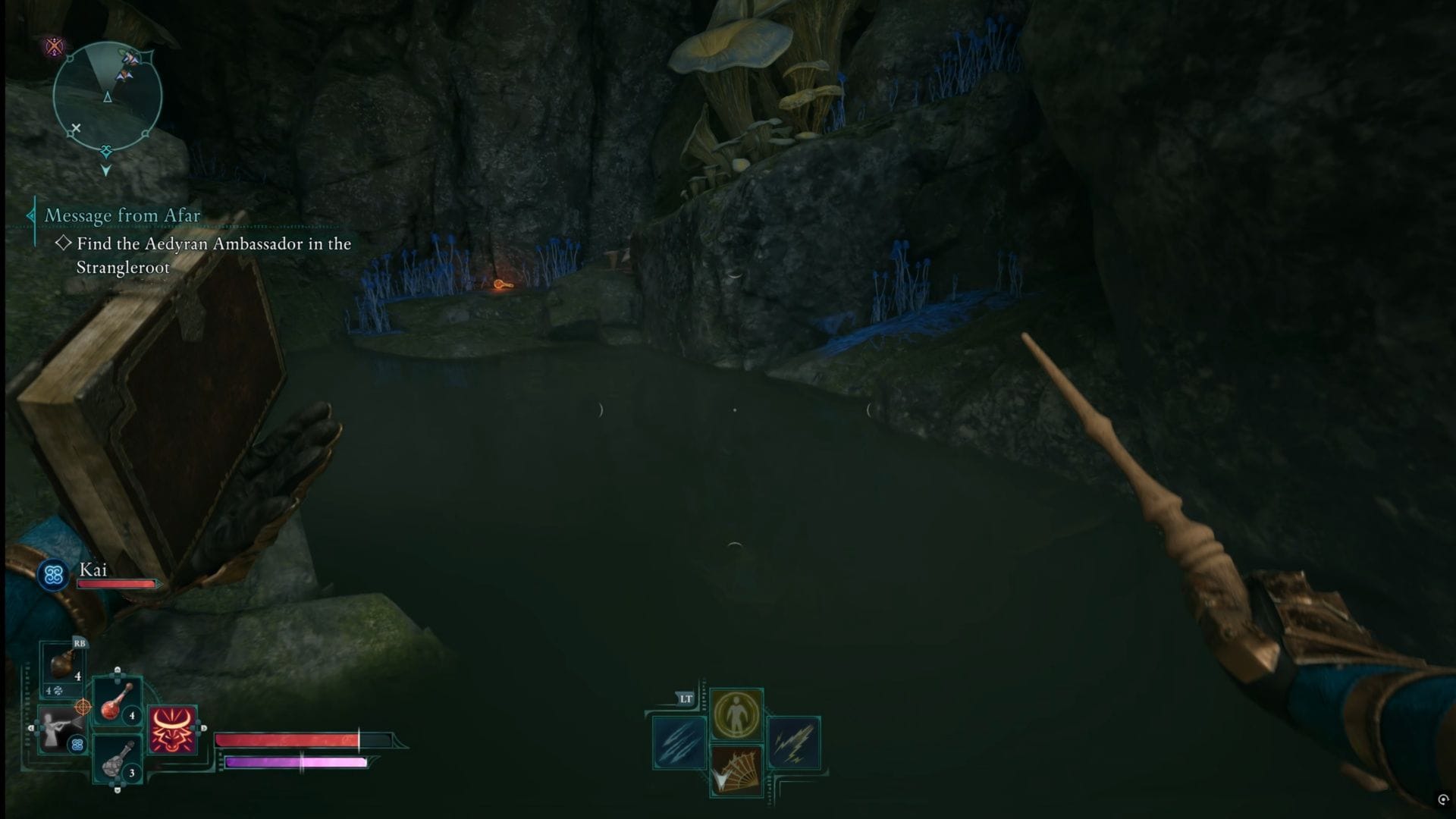This screenshot has width=1456, height=819.
Task: Click the crossed-out status icon above the minimap
Action: (x=55, y=47)
